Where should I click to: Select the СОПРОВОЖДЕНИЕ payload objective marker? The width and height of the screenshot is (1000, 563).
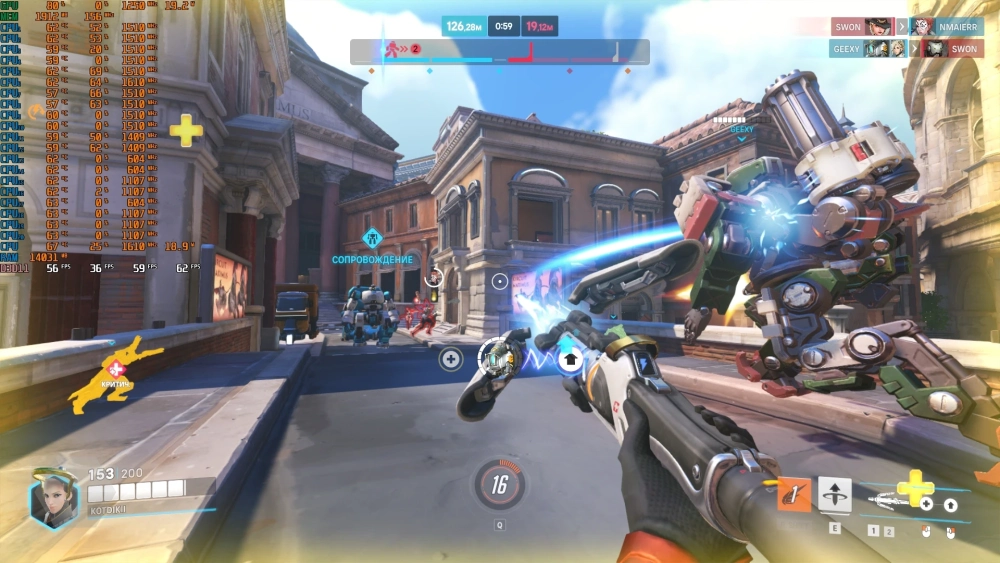372,239
